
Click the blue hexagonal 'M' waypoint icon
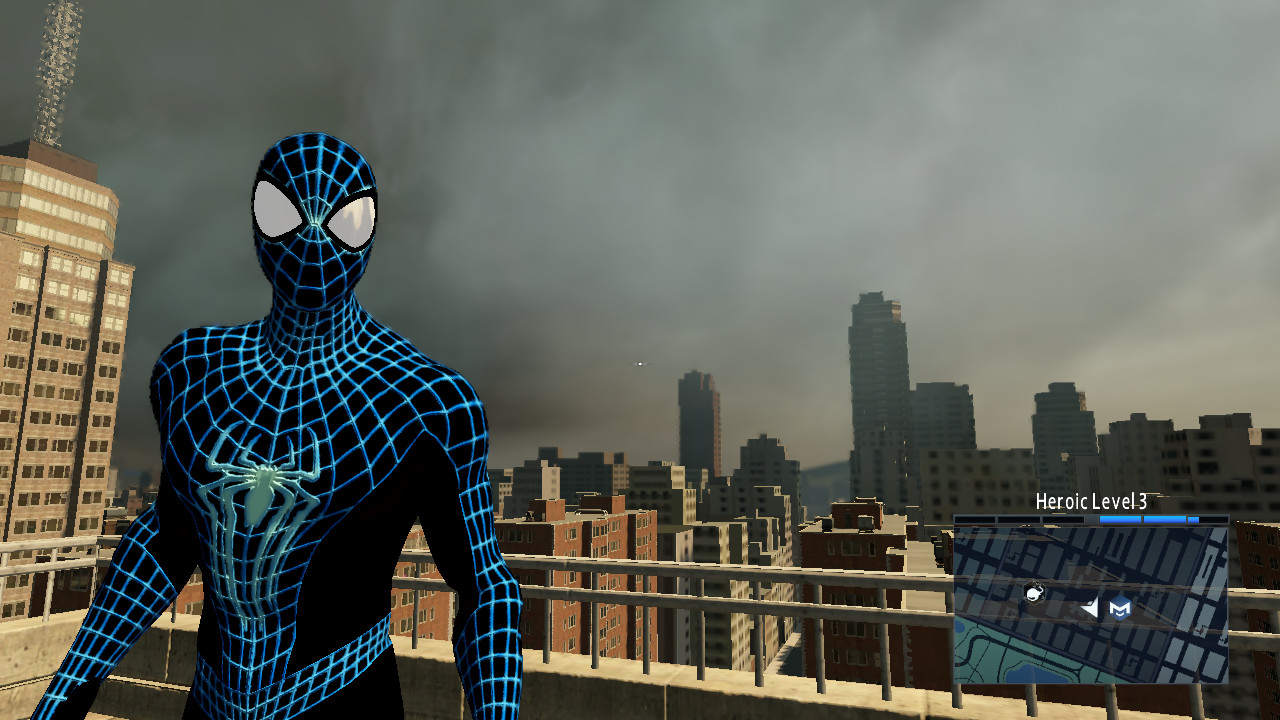1121,608
